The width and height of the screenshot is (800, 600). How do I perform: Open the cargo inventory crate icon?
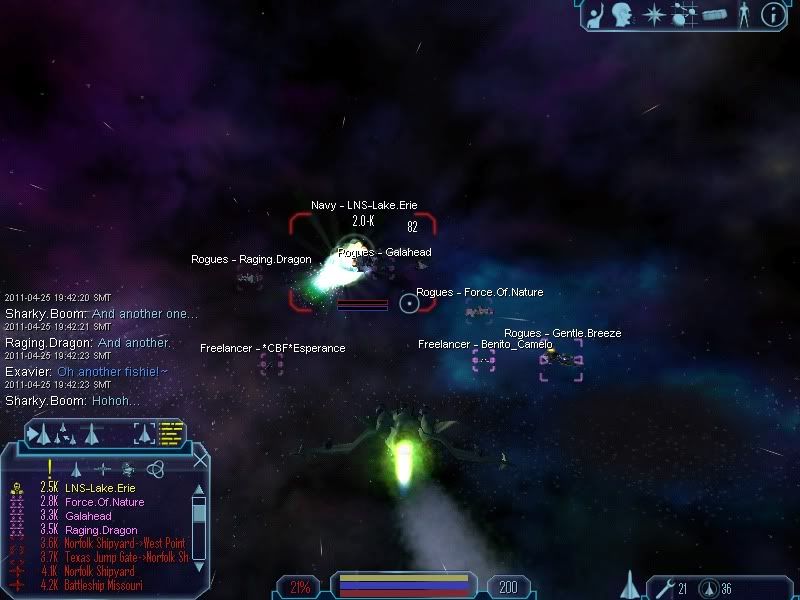pos(713,14)
